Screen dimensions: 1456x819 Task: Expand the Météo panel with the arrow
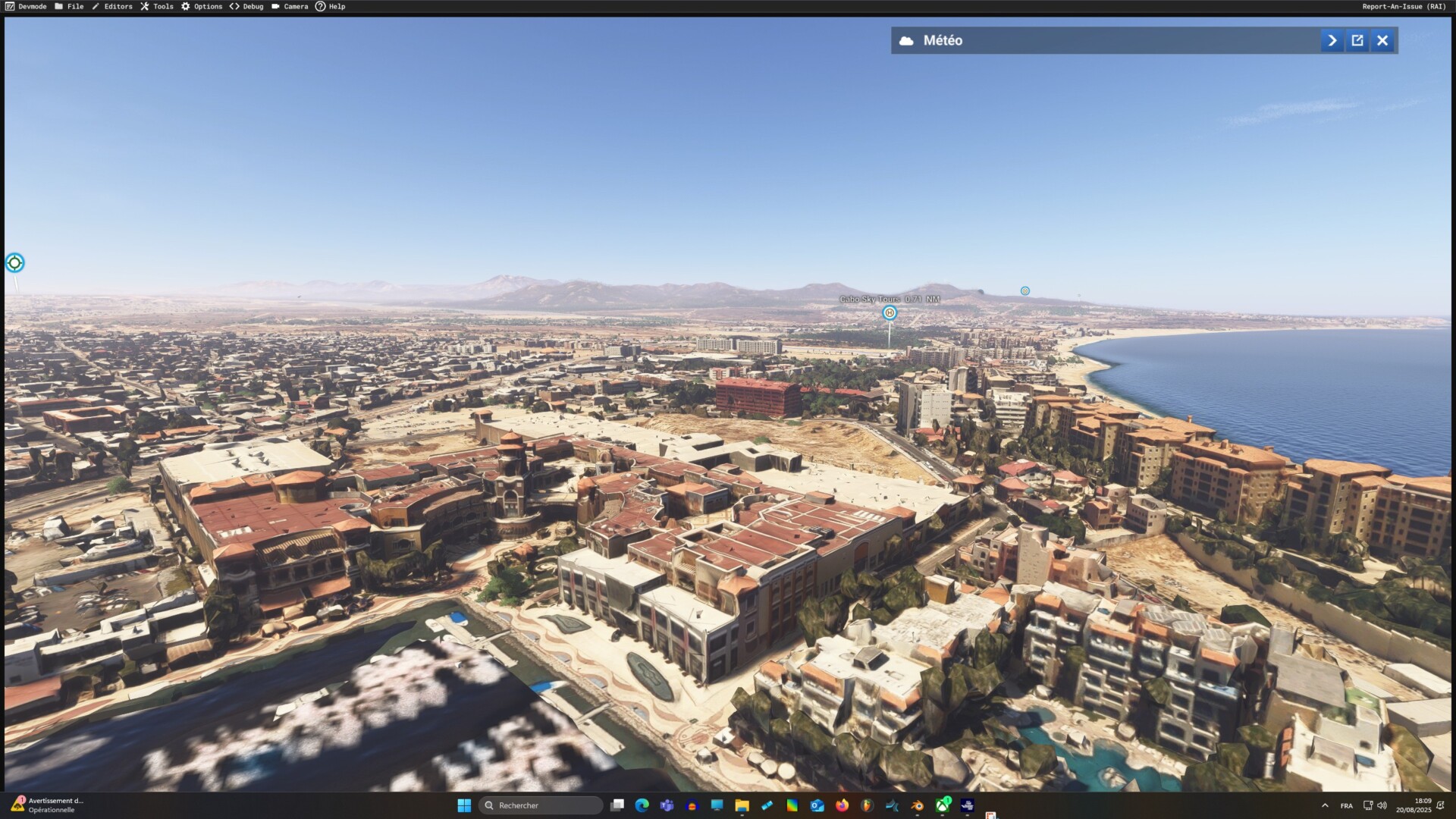click(x=1332, y=41)
